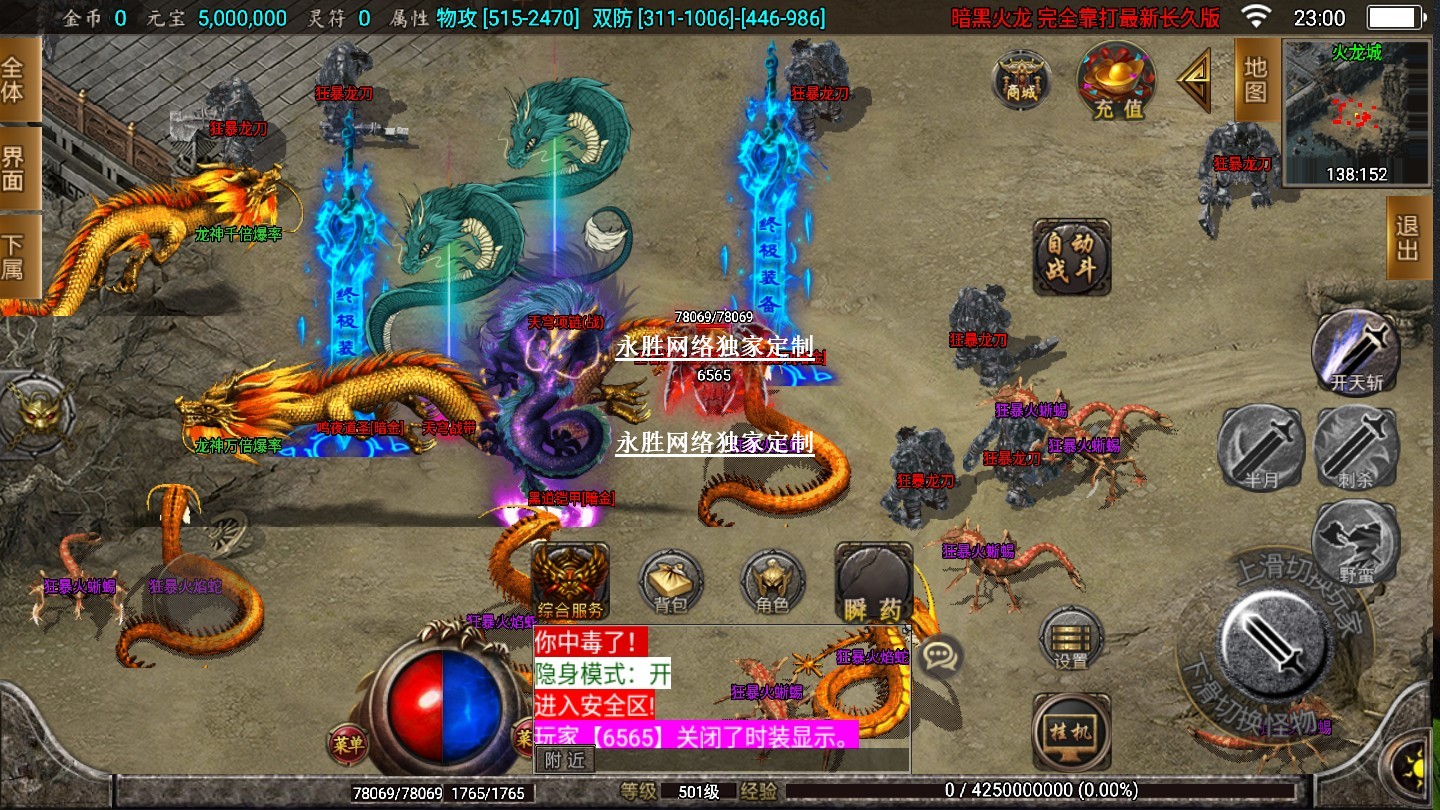Screen dimensions: 1440x810
Task: Open the 地图 map button
Action: [1256, 80]
